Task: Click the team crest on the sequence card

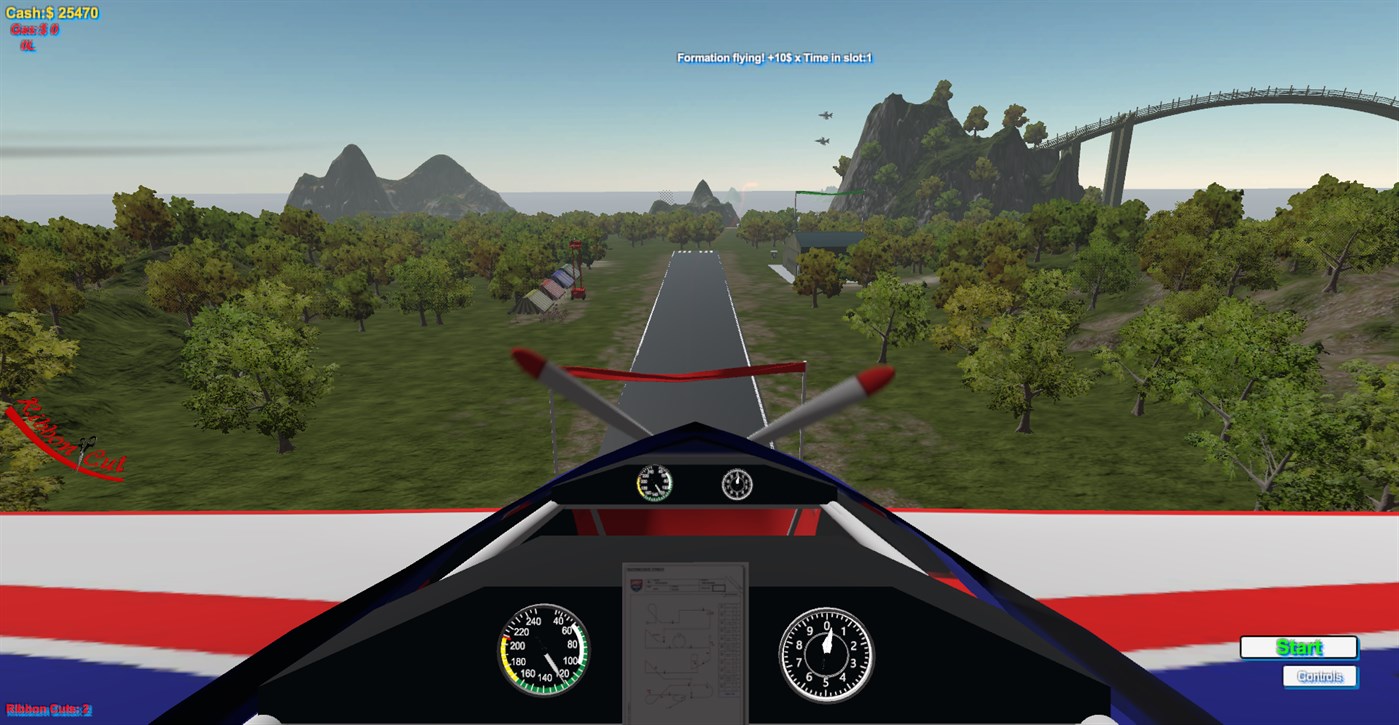Action: [x=636, y=584]
